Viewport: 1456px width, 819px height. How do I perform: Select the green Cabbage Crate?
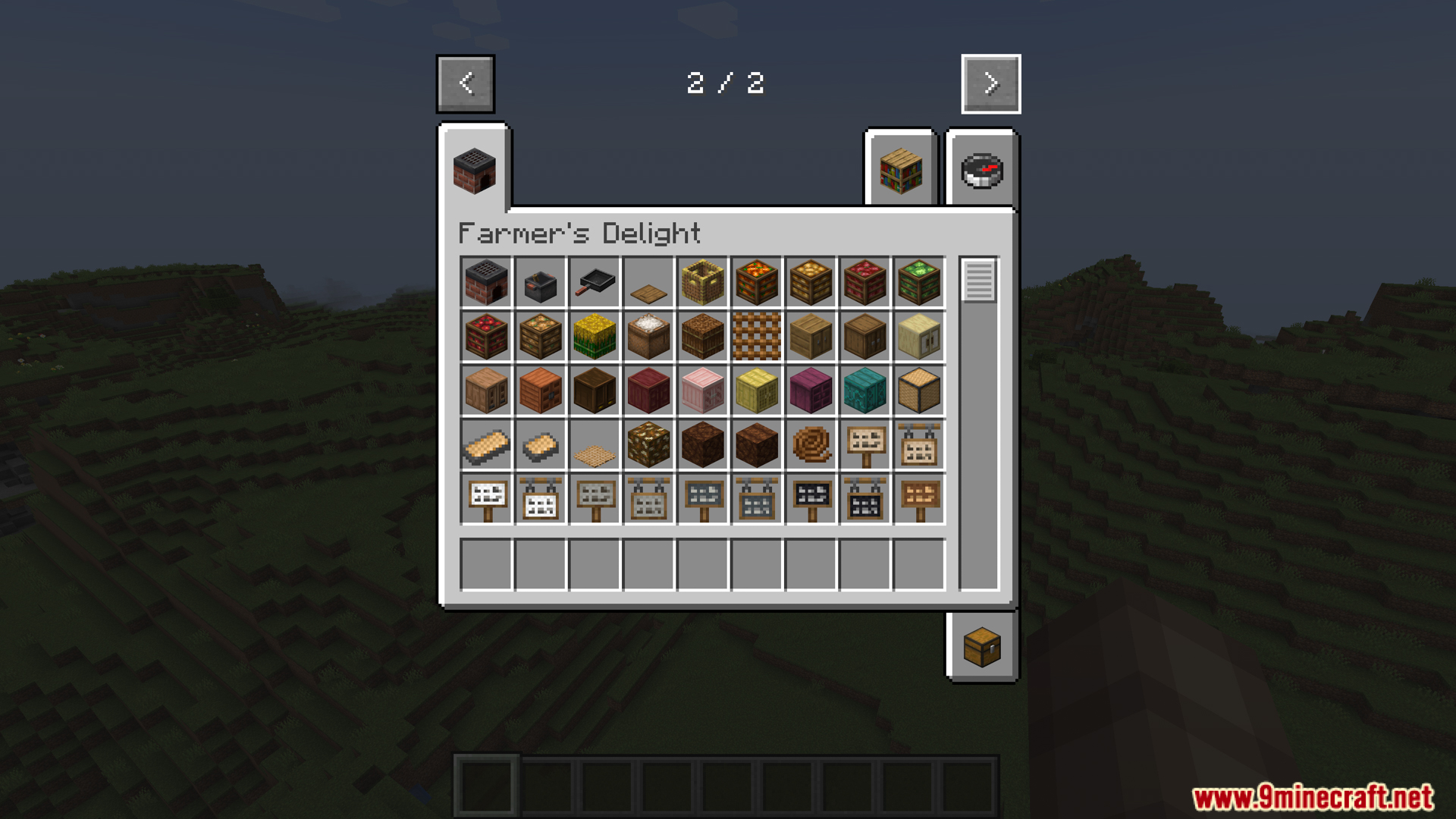[x=919, y=283]
